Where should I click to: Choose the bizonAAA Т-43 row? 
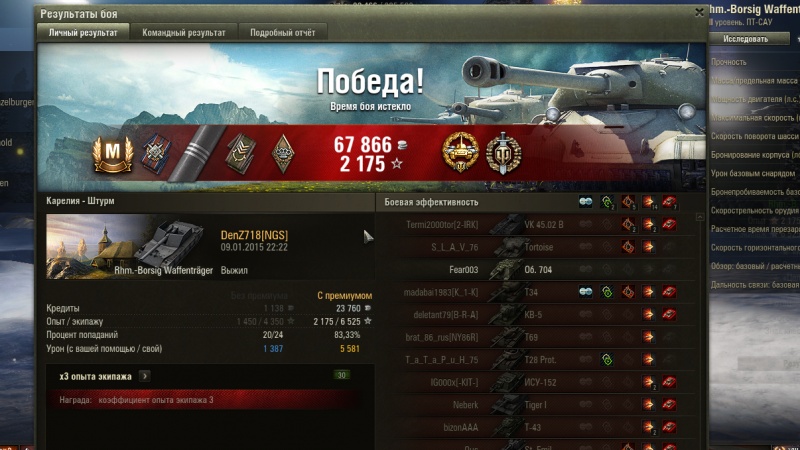(538, 428)
